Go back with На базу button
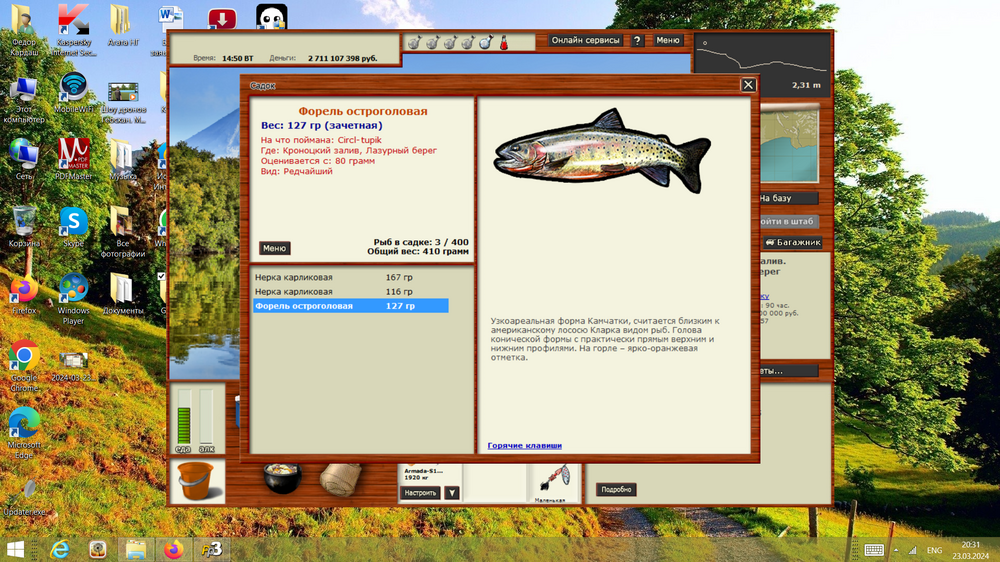The image size is (1000, 562). pyautogui.click(x=788, y=198)
